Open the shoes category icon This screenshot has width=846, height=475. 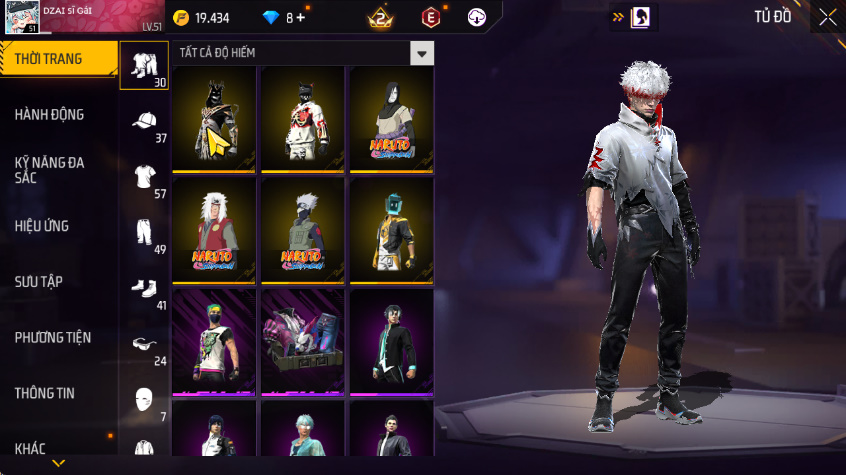pos(145,289)
